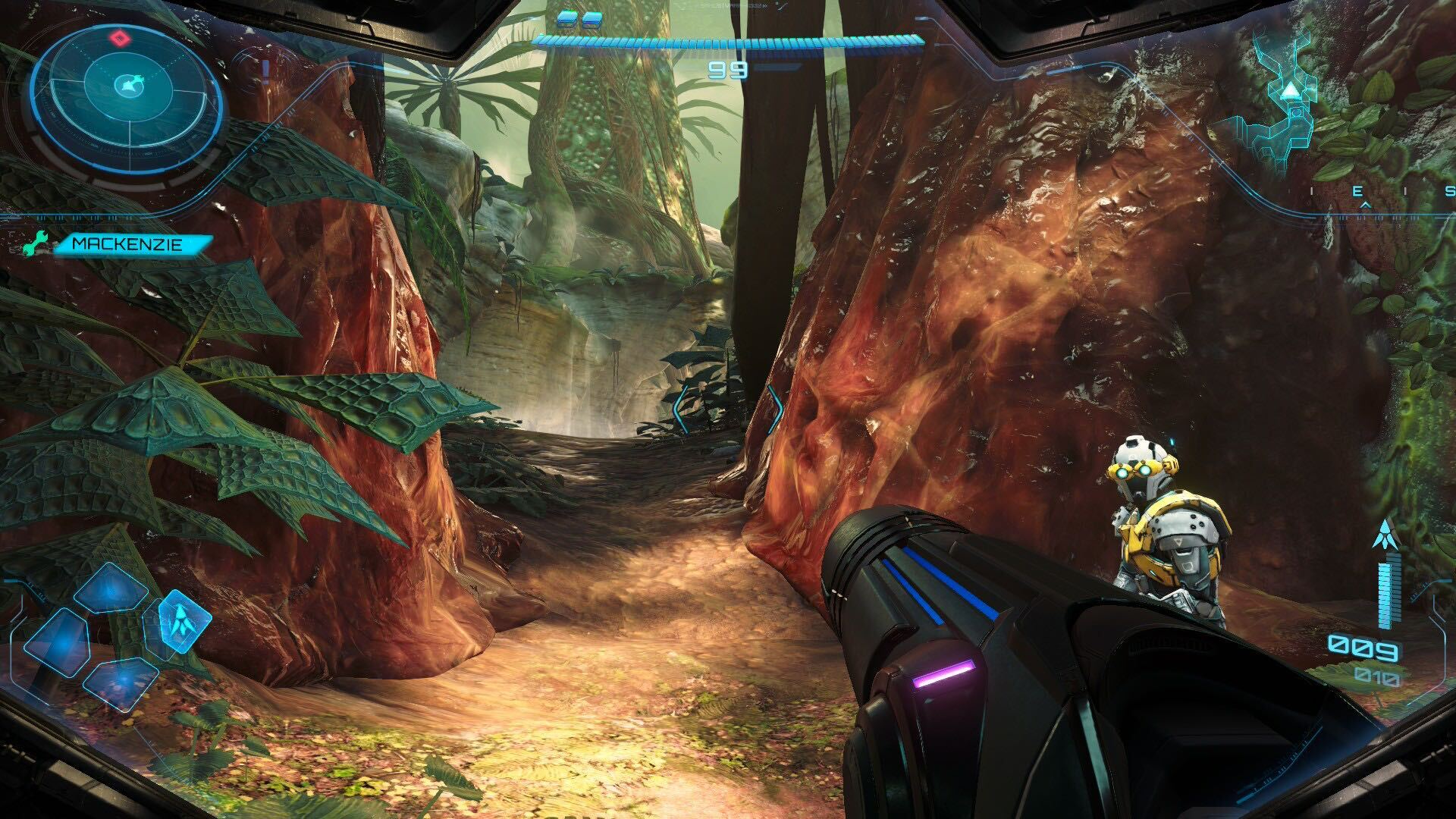The width and height of the screenshot is (1456, 819).
Task: Click the green wrench icon beside Mackenzie
Action: pyautogui.click(x=36, y=244)
